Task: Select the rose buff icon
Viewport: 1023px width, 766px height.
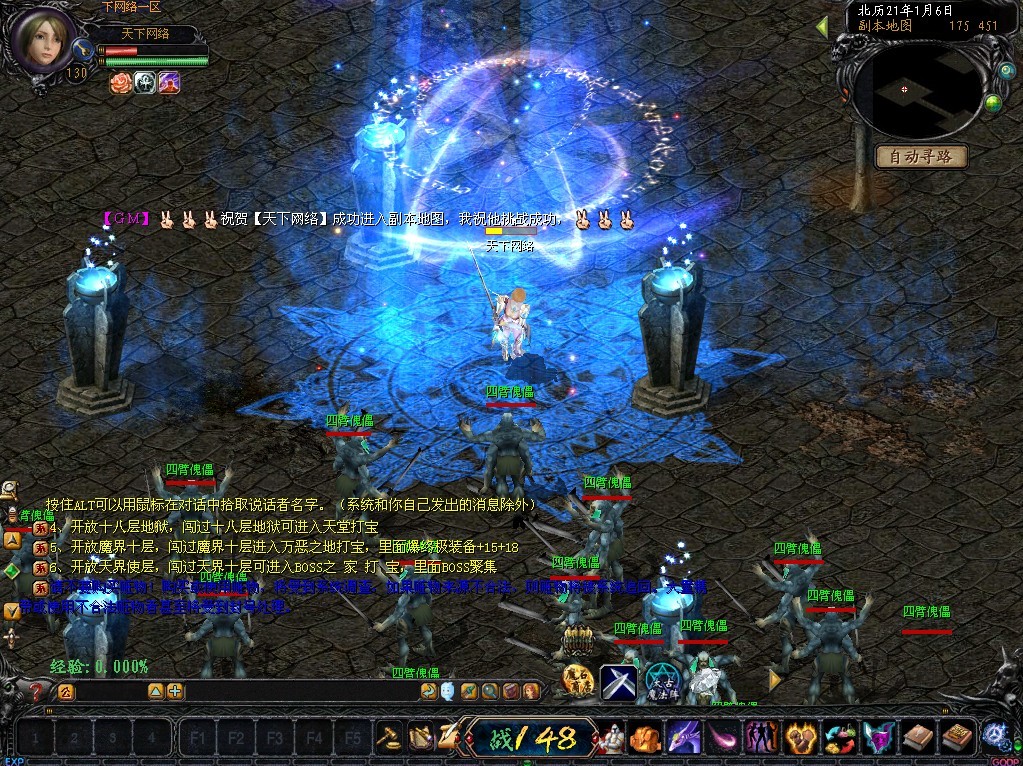Action: tap(121, 82)
